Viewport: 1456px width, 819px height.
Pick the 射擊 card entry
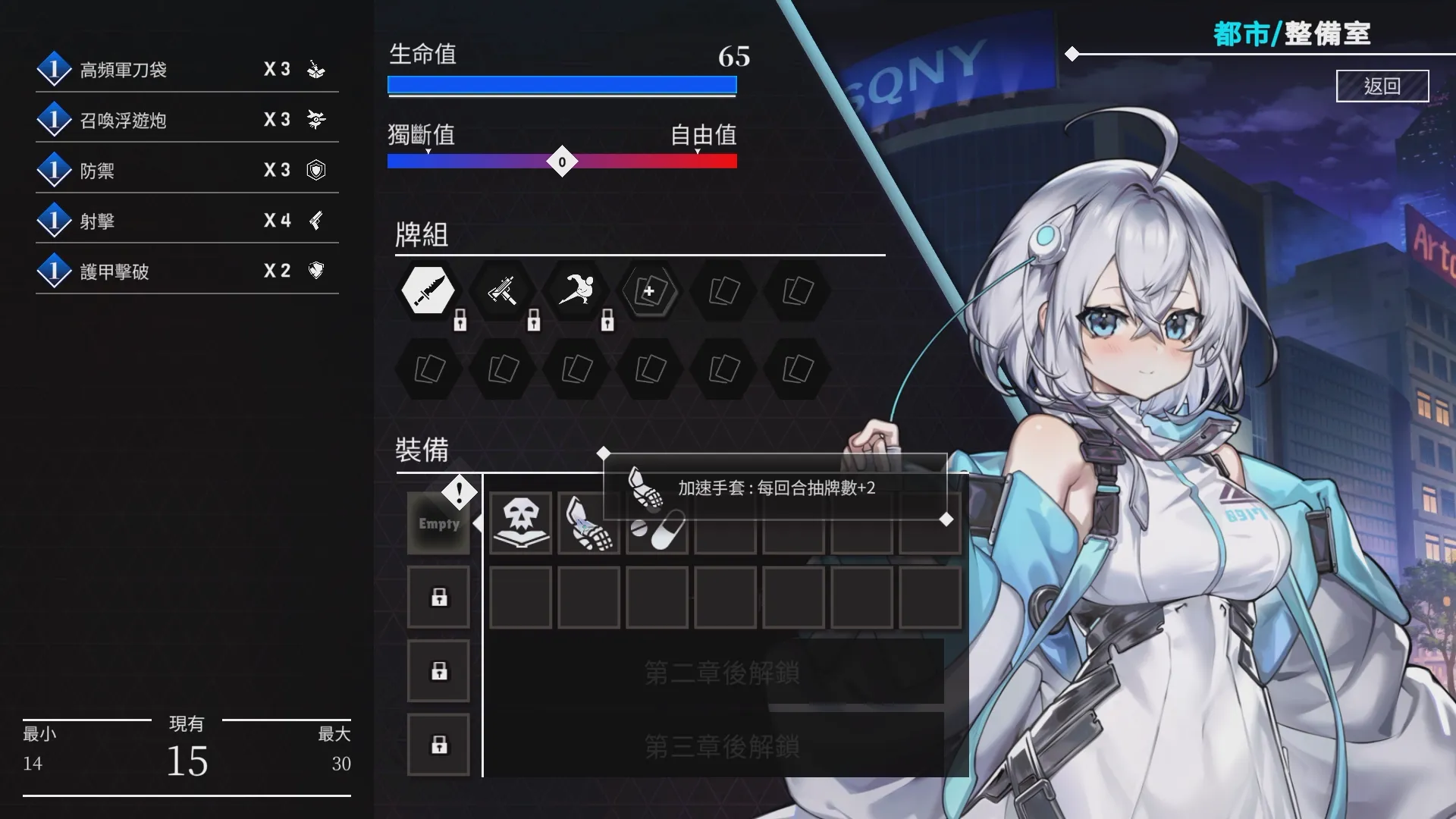(187, 221)
